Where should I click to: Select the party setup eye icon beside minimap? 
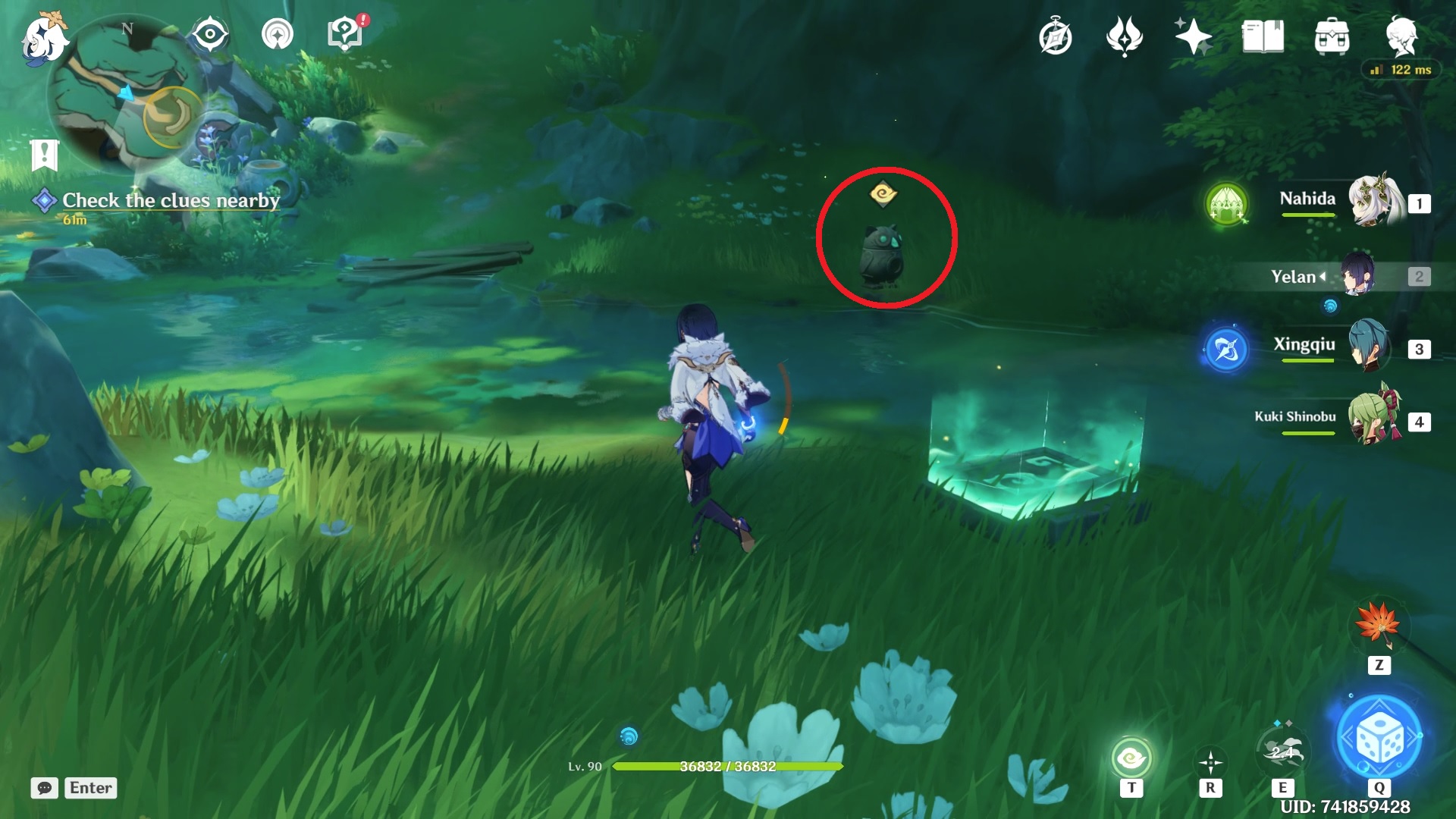point(210,34)
